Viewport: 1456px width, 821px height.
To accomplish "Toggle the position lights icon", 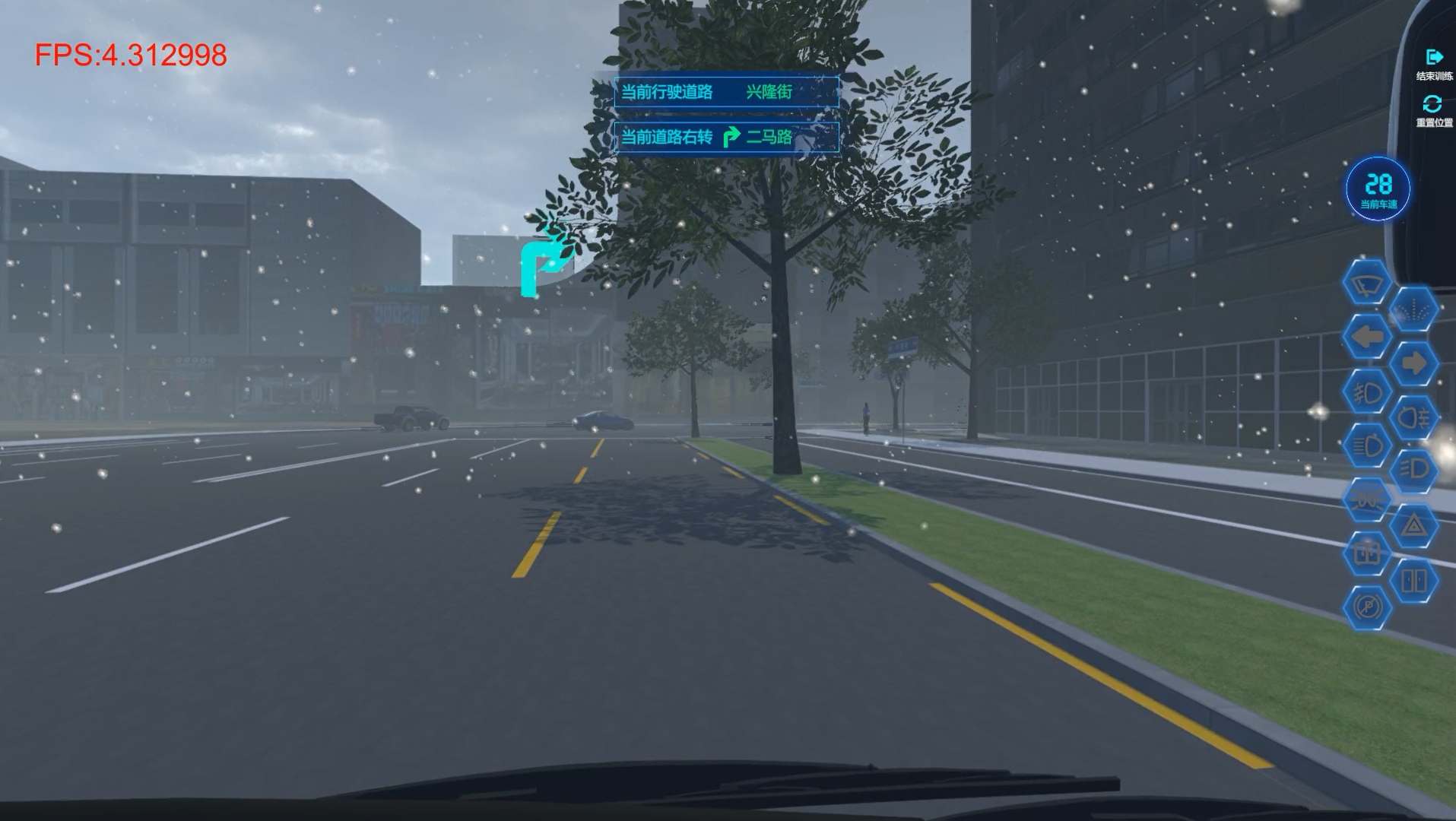I will point(1367,499).
